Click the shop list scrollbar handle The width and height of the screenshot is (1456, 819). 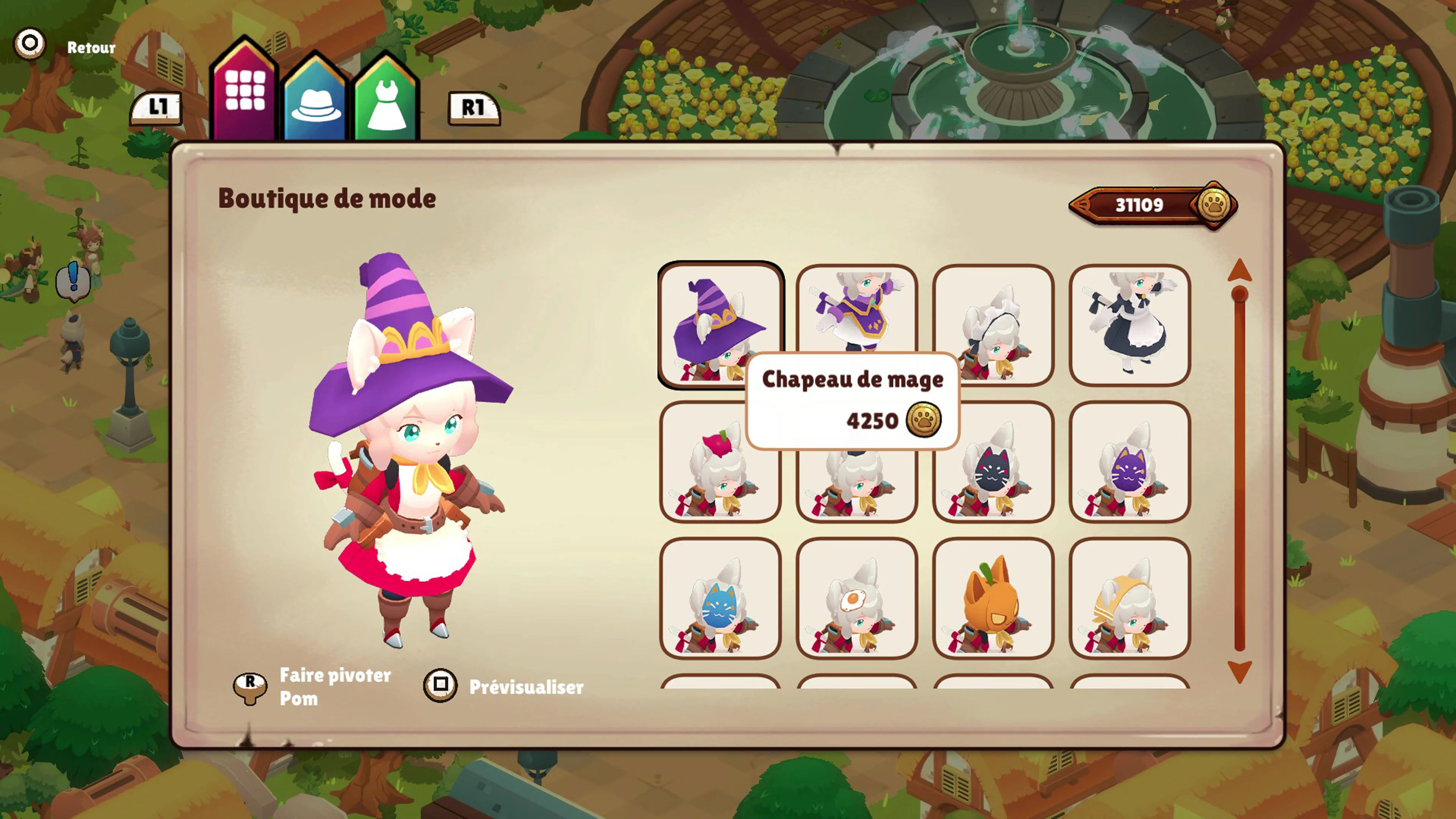pos(1239,295)
